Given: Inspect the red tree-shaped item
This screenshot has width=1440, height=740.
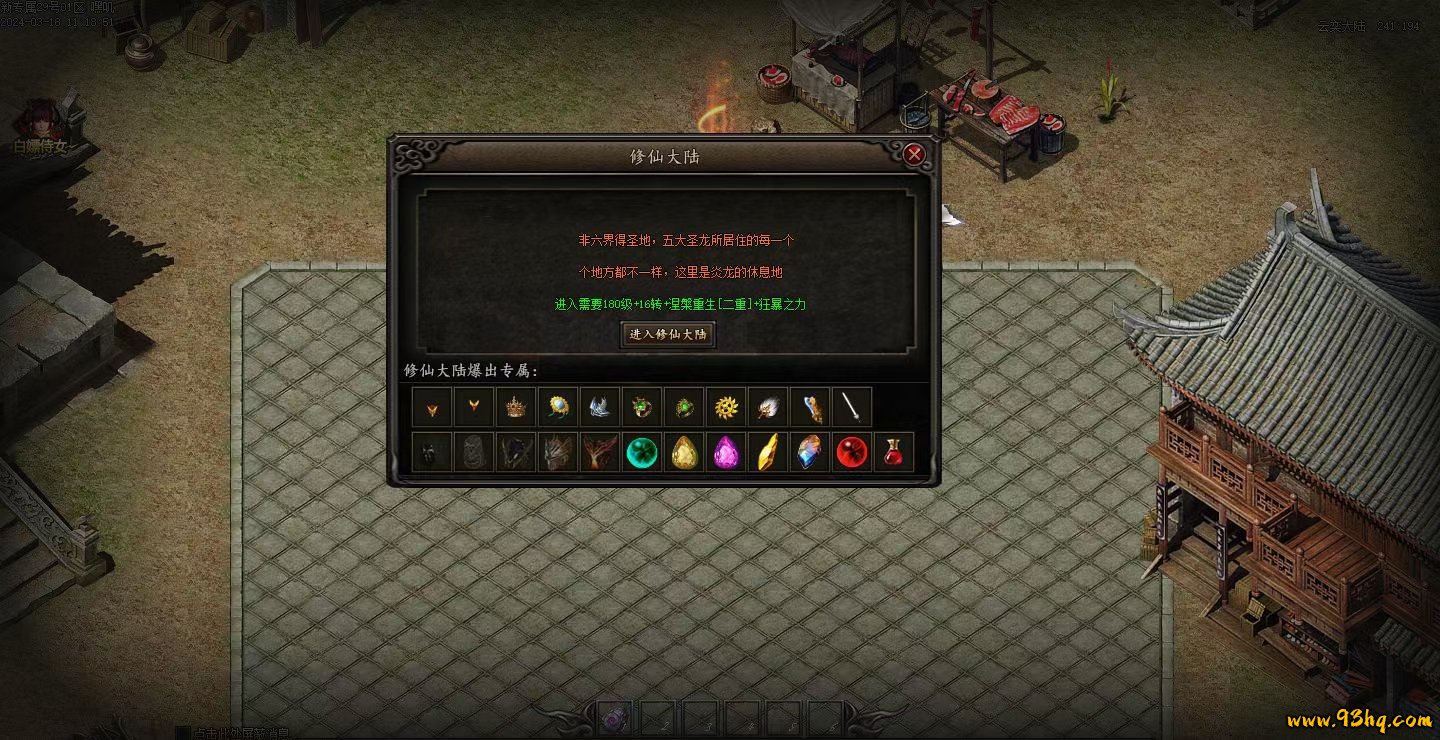Looking at the screenshot, I should click(600, 452).
